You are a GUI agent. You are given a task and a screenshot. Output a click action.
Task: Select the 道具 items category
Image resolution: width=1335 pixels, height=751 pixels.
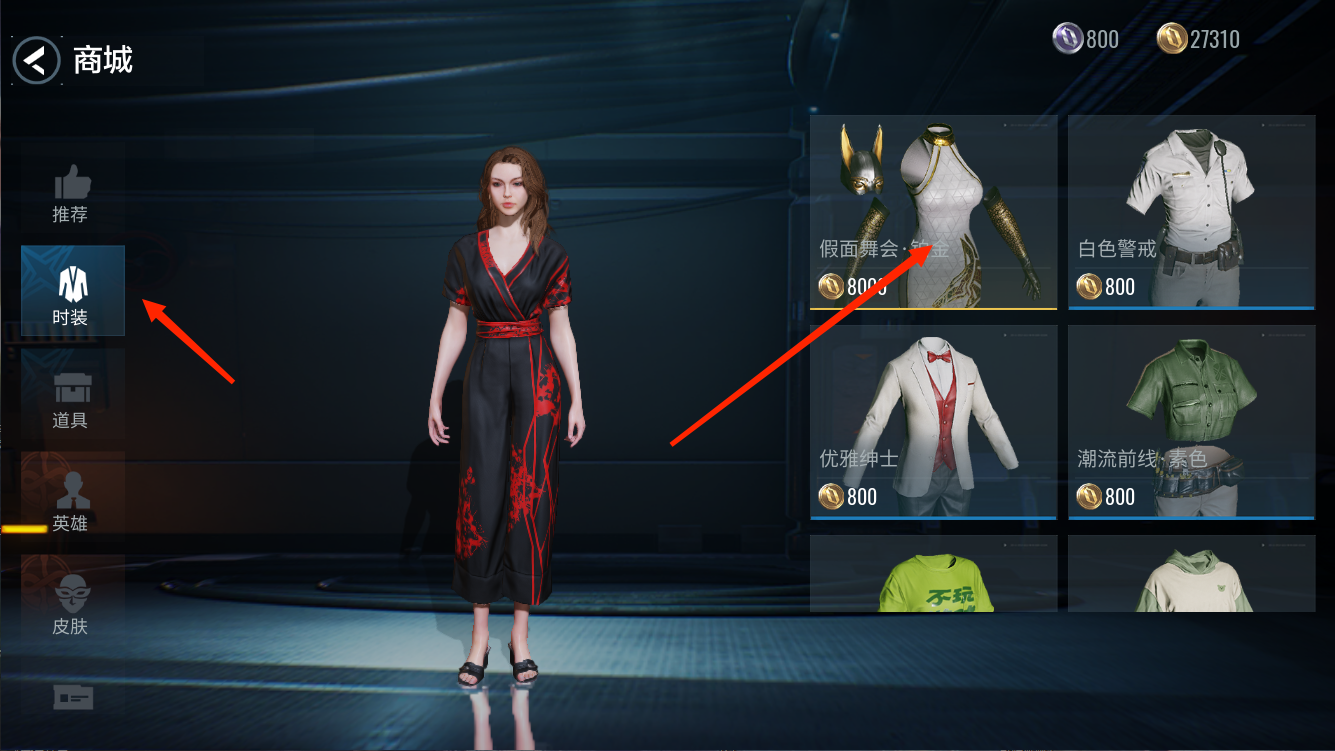tap(71, 399)
